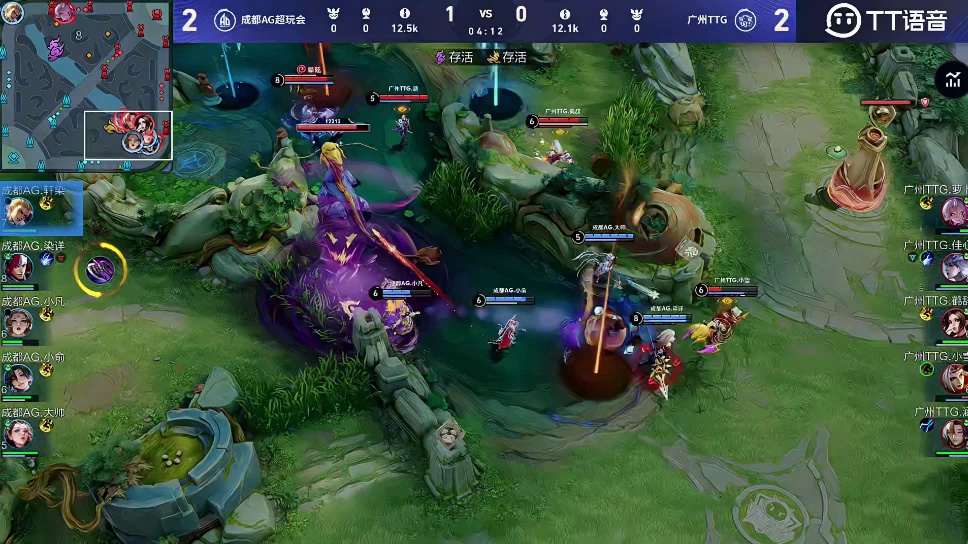The height and width of the screenshot is (544, 968).
Task: Select the white-haired 广州TTG.罗 hero portrait
Action: [x=953, y=213]
